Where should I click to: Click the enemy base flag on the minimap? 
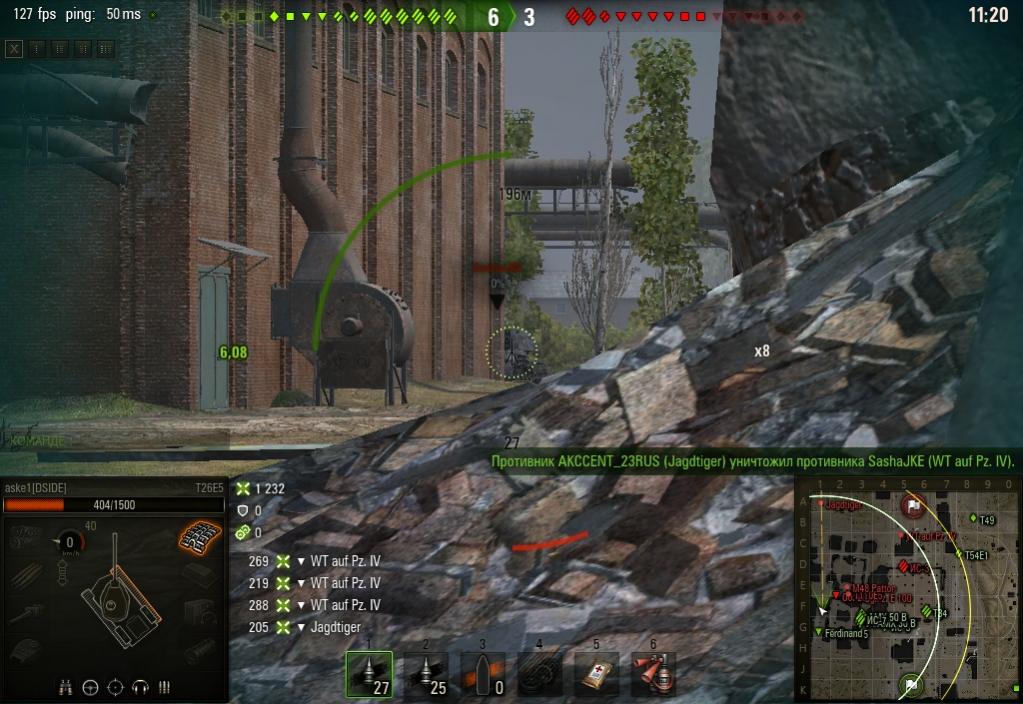(912, 506)
